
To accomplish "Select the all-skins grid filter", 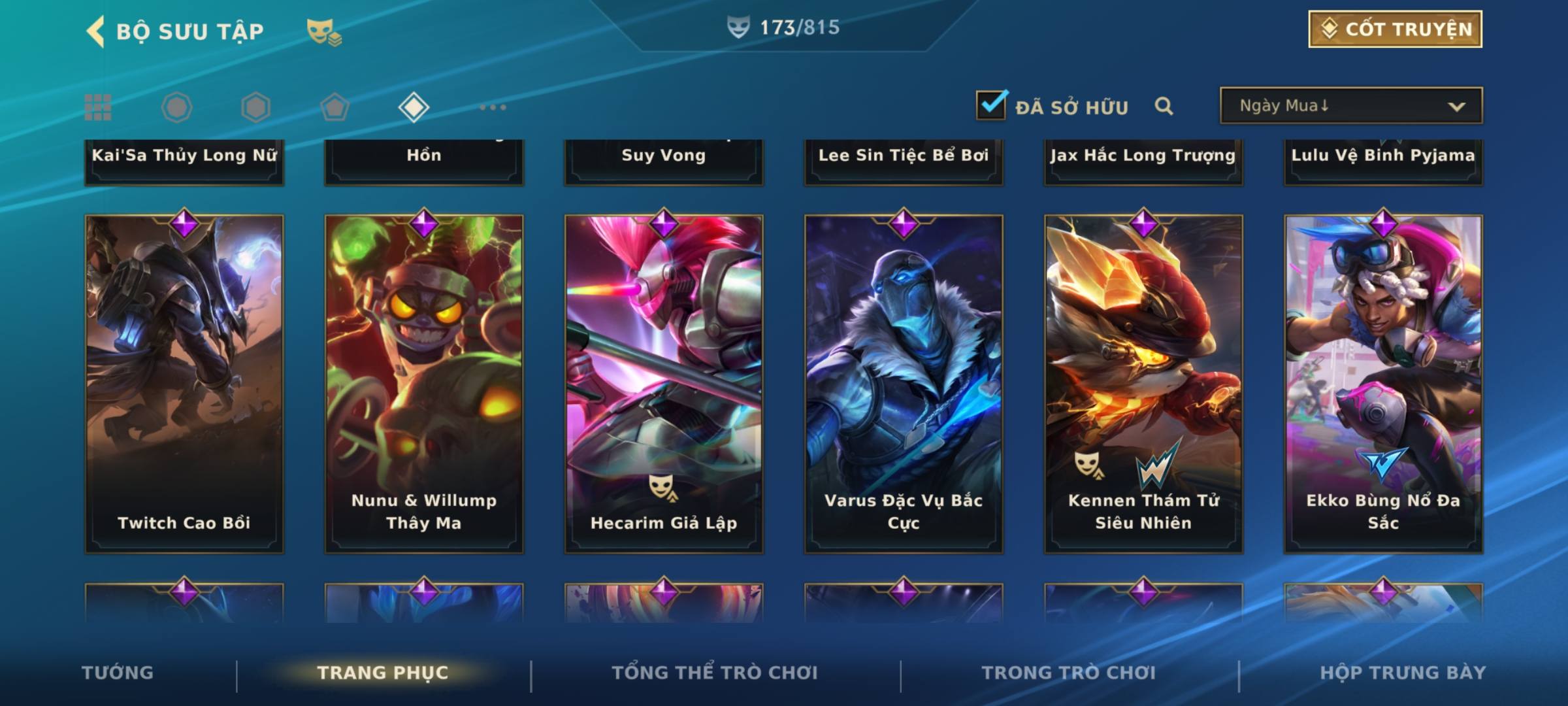I will (x=98, y=107).
